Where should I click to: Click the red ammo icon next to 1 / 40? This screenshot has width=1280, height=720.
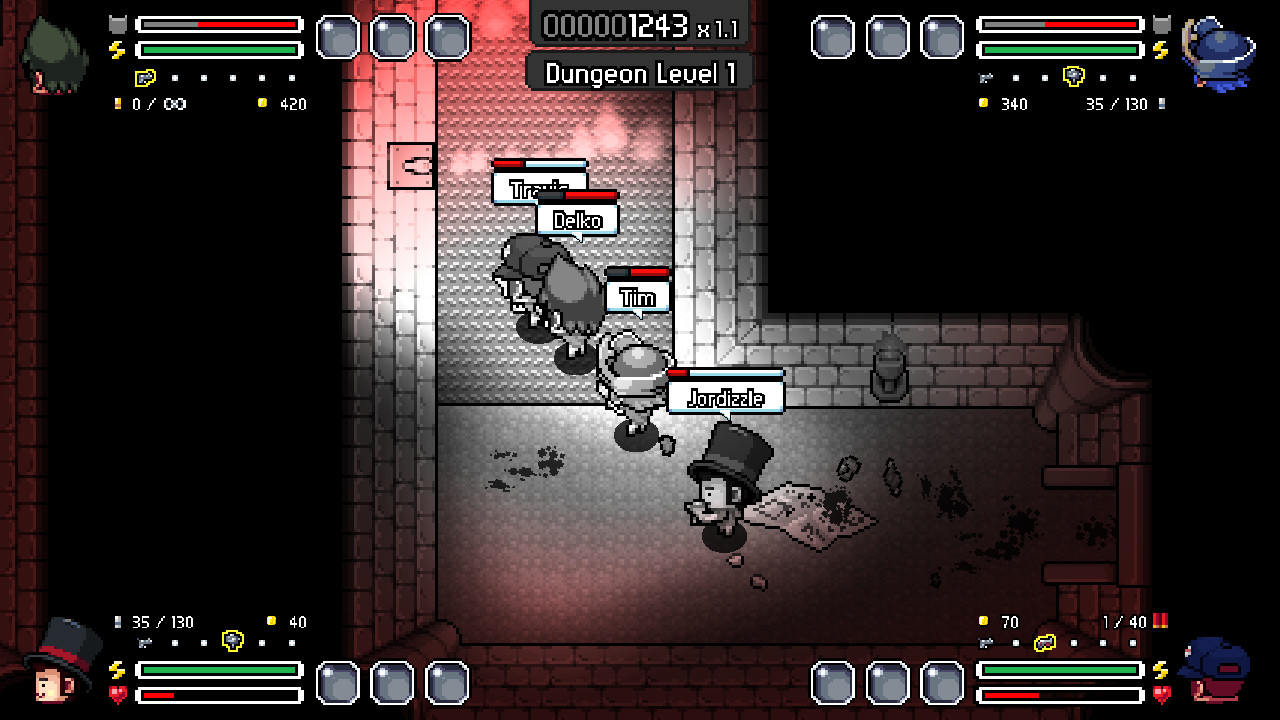tap(1161, 621)
